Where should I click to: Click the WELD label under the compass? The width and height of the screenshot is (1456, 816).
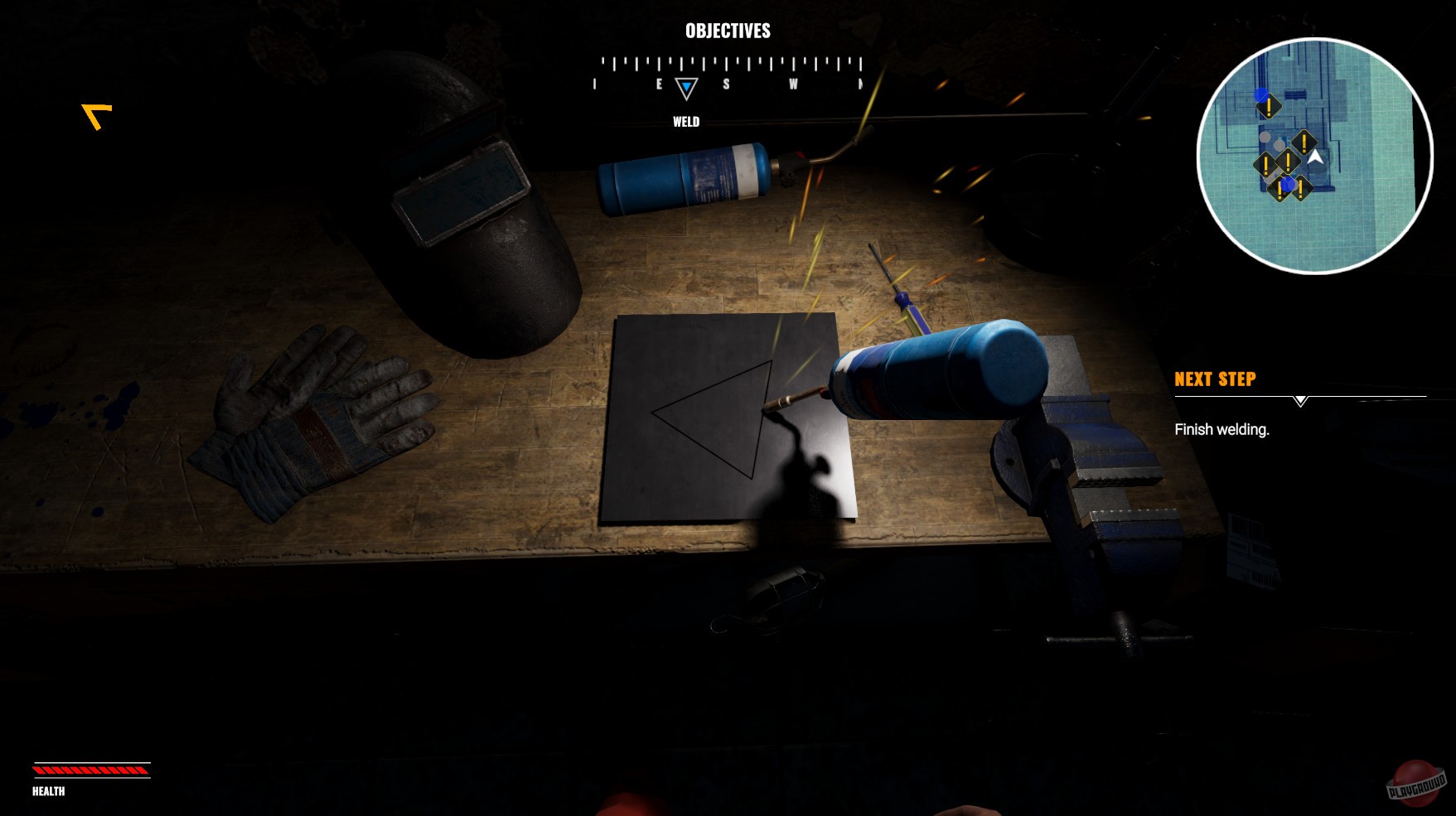pyautogui.click(x=686, y=121)
